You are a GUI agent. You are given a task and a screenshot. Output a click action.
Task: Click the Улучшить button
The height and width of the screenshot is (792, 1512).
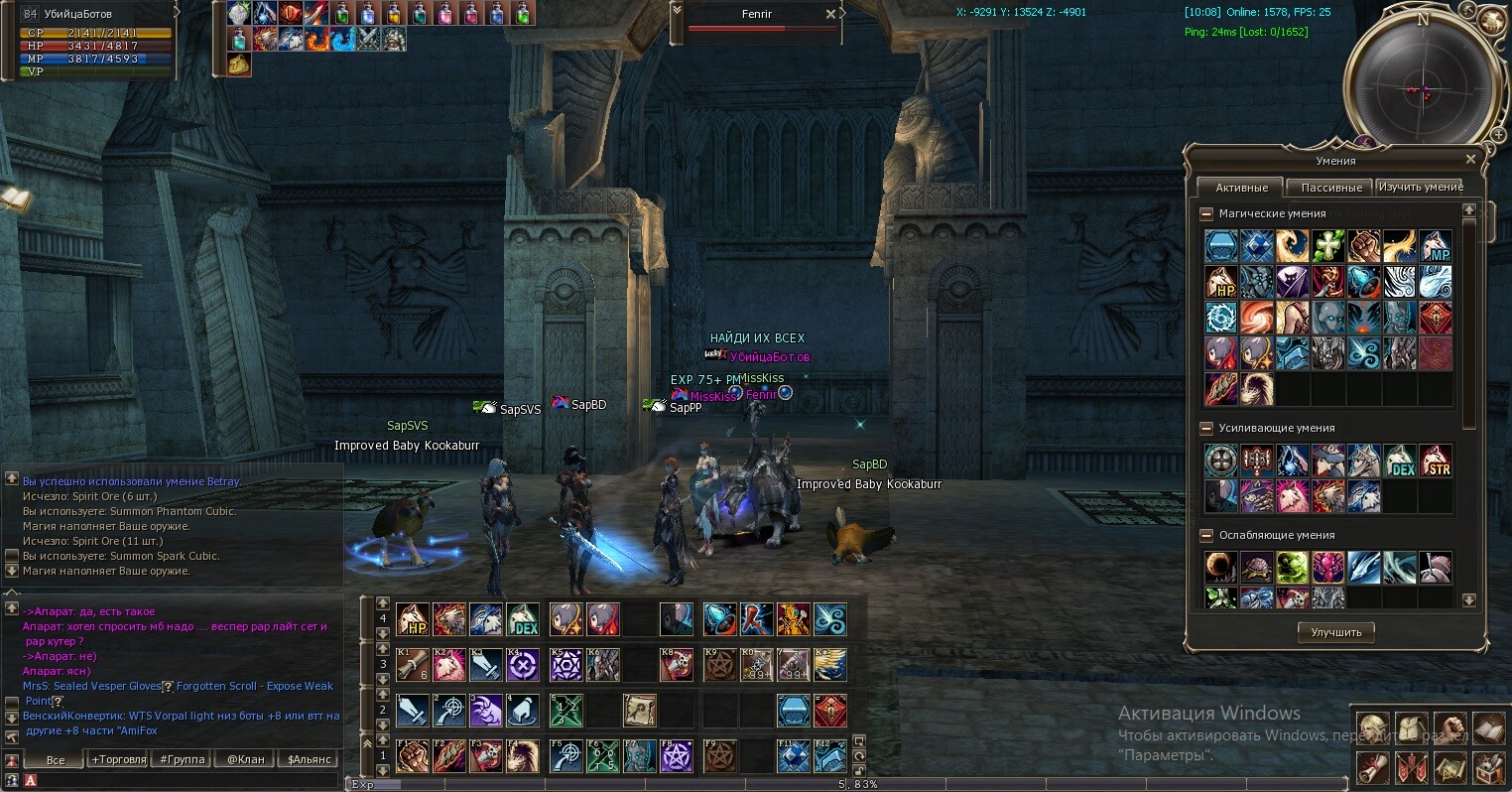(1335, 632)
